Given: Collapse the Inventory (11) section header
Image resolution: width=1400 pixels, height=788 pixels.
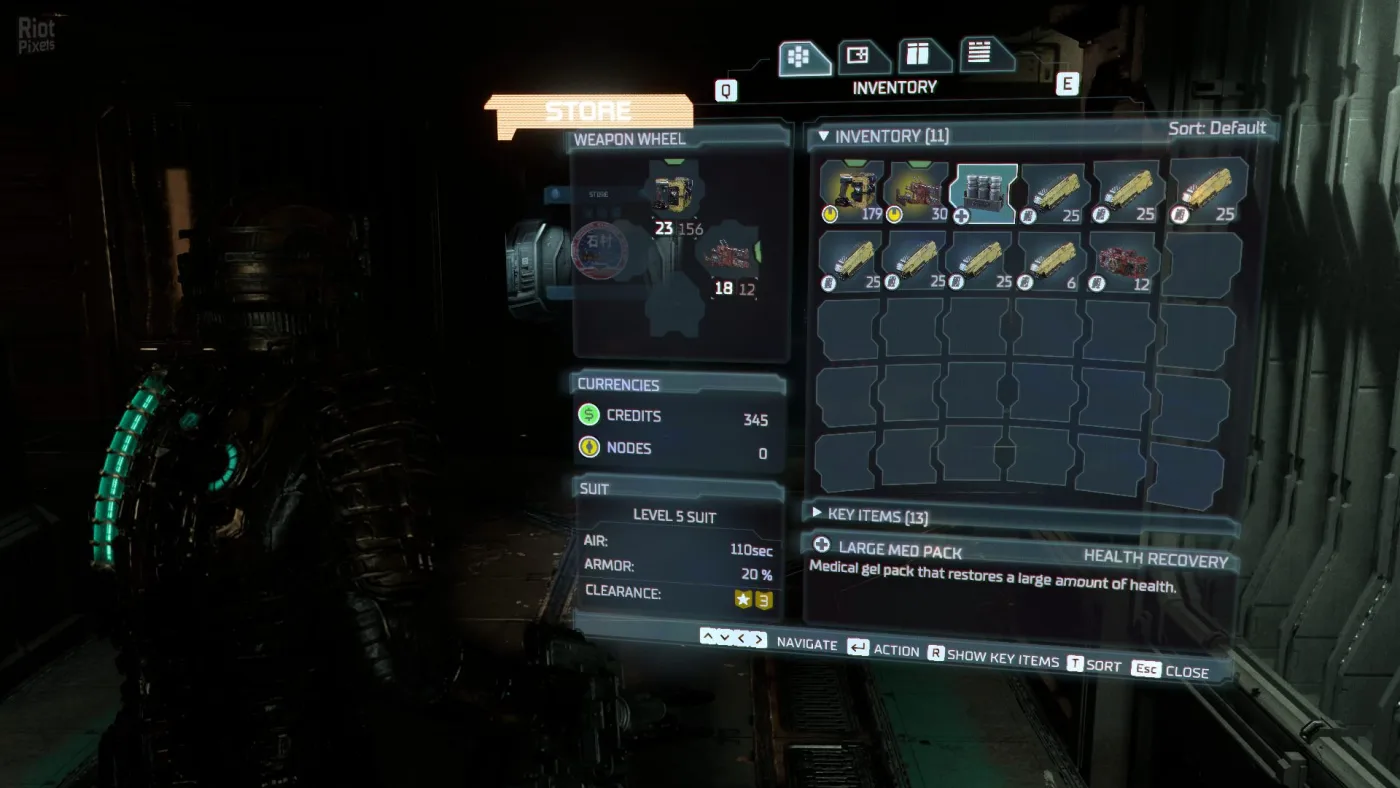Looking at the screenshot, I should pos(883,136).
